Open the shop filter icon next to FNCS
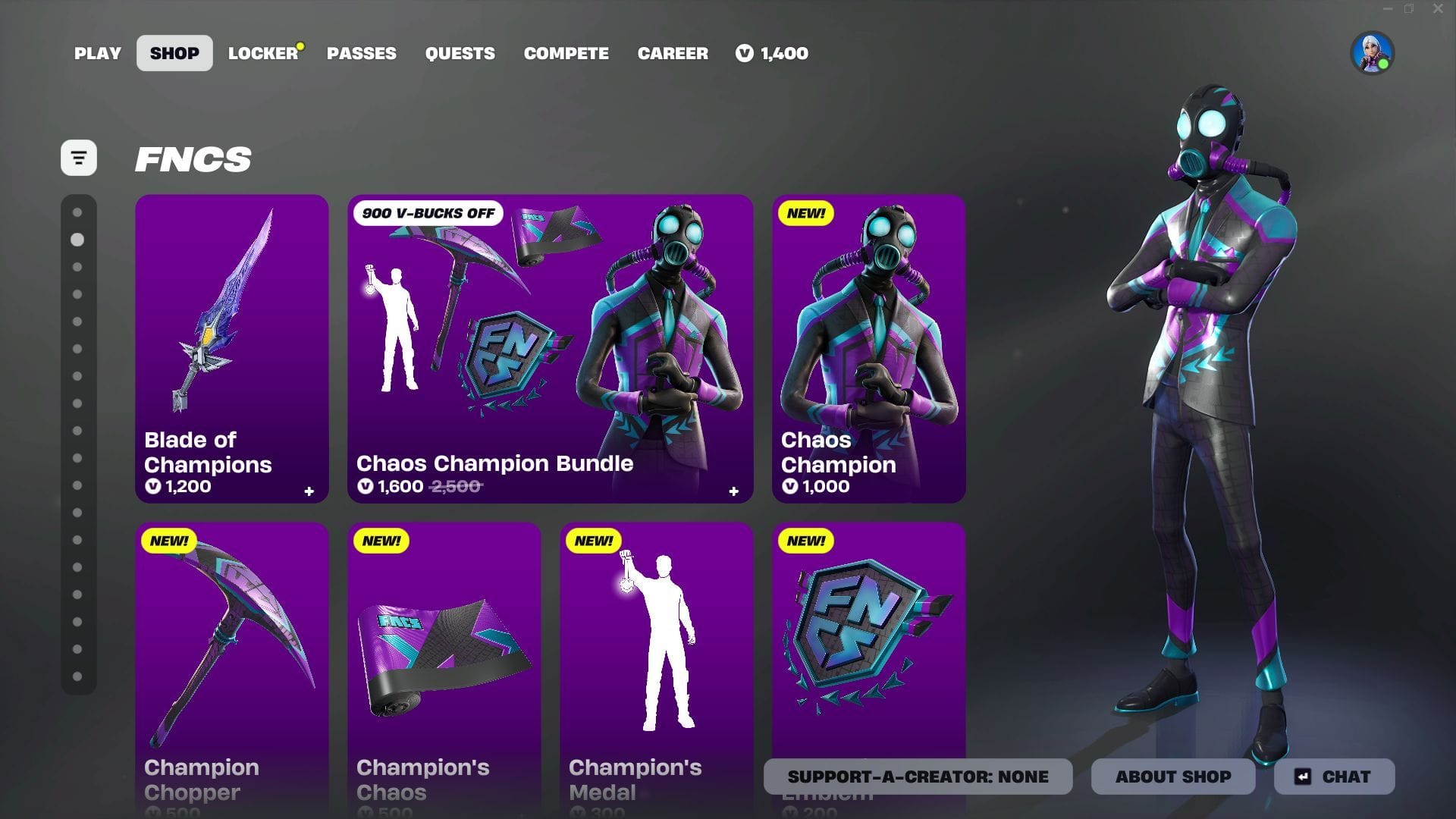The width and height of the screenshot is (1456, 819). tap(80, 158)
